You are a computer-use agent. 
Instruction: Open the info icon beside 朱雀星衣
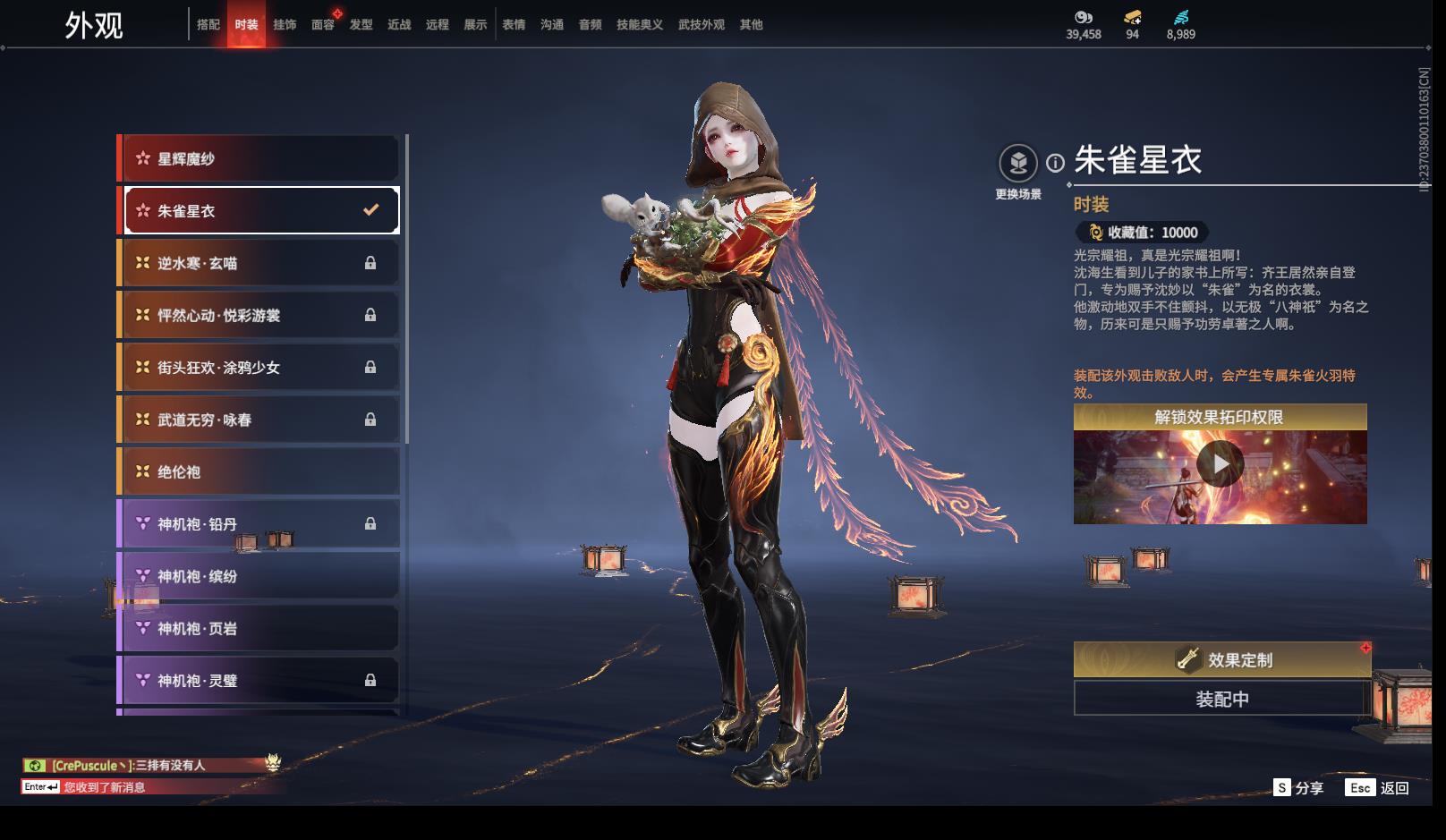tap(1056, 163)
